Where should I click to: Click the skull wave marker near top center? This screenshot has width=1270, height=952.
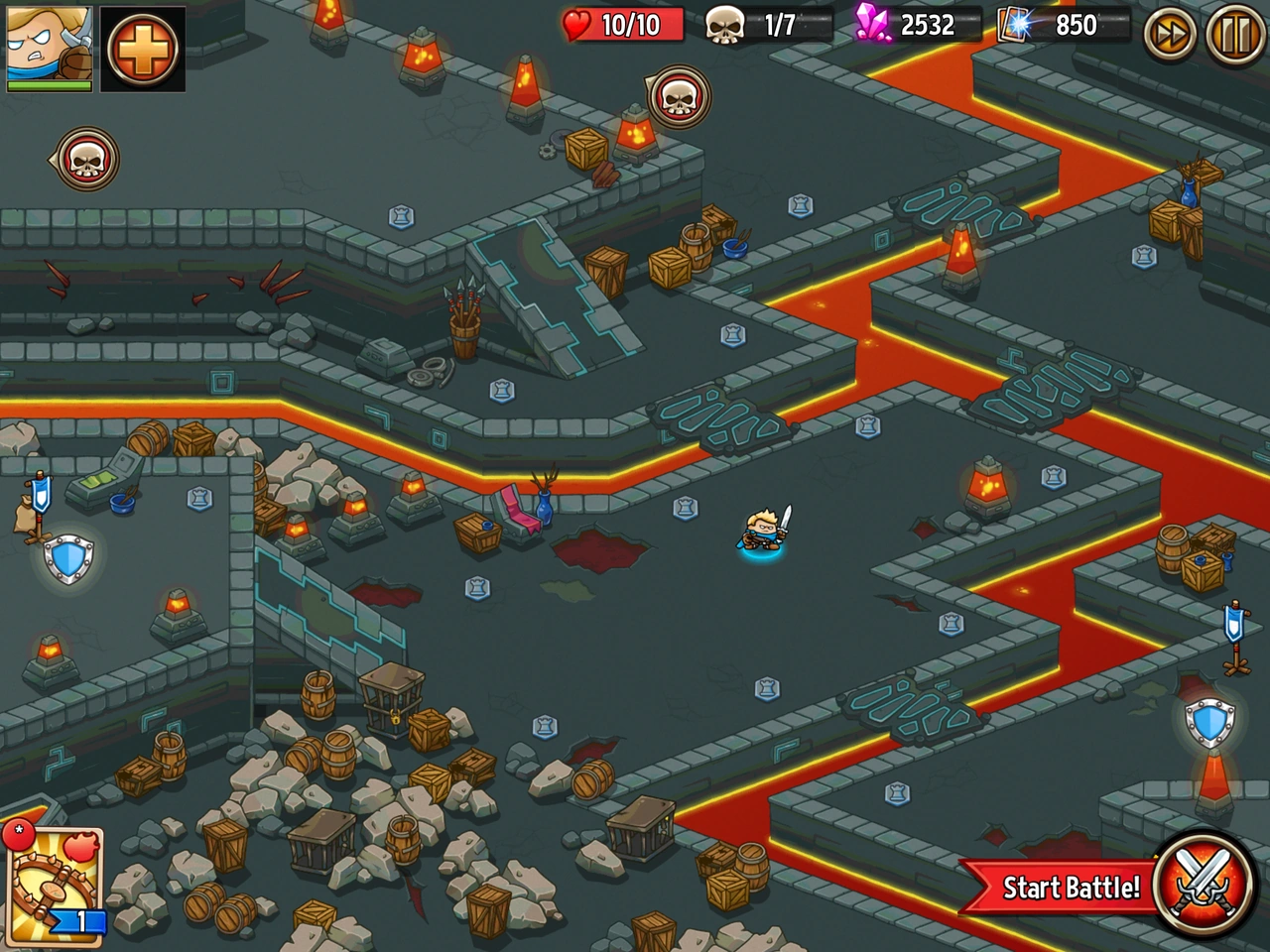point(681,97)
